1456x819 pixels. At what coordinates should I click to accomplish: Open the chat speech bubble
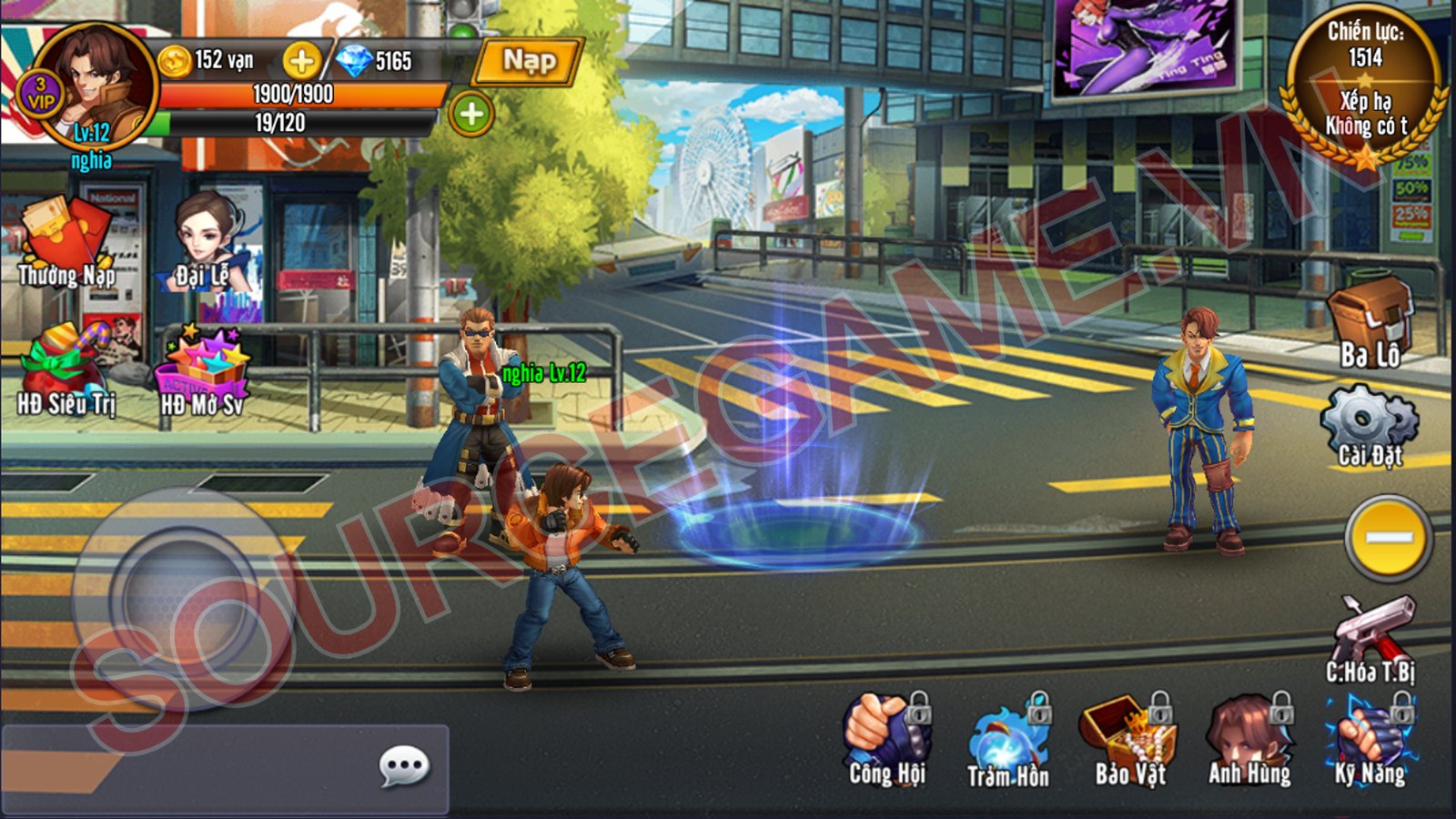[x=404, y=767]
